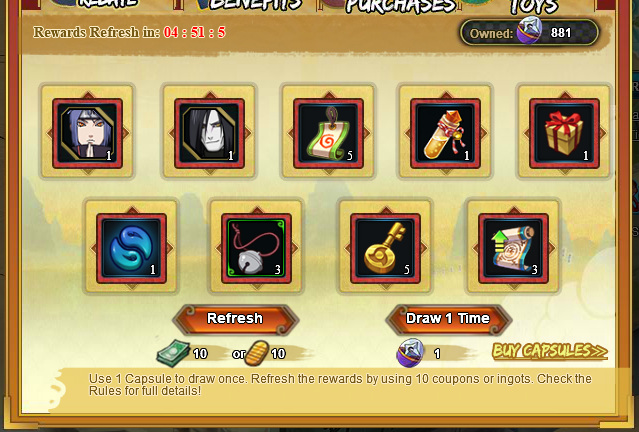Open the Buy Capsules link

[x=549, y=351]
